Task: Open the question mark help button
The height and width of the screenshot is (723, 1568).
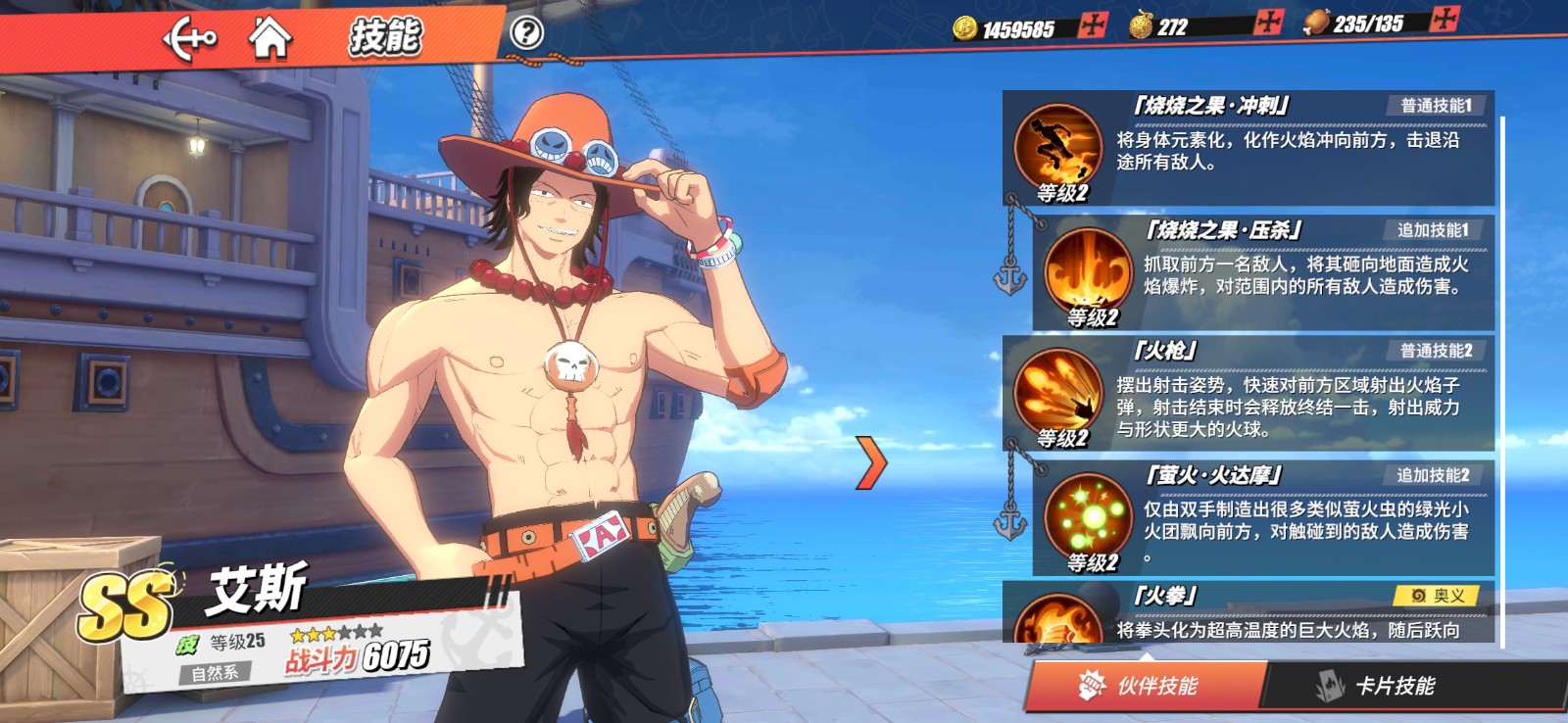Action: click(526, 33)
